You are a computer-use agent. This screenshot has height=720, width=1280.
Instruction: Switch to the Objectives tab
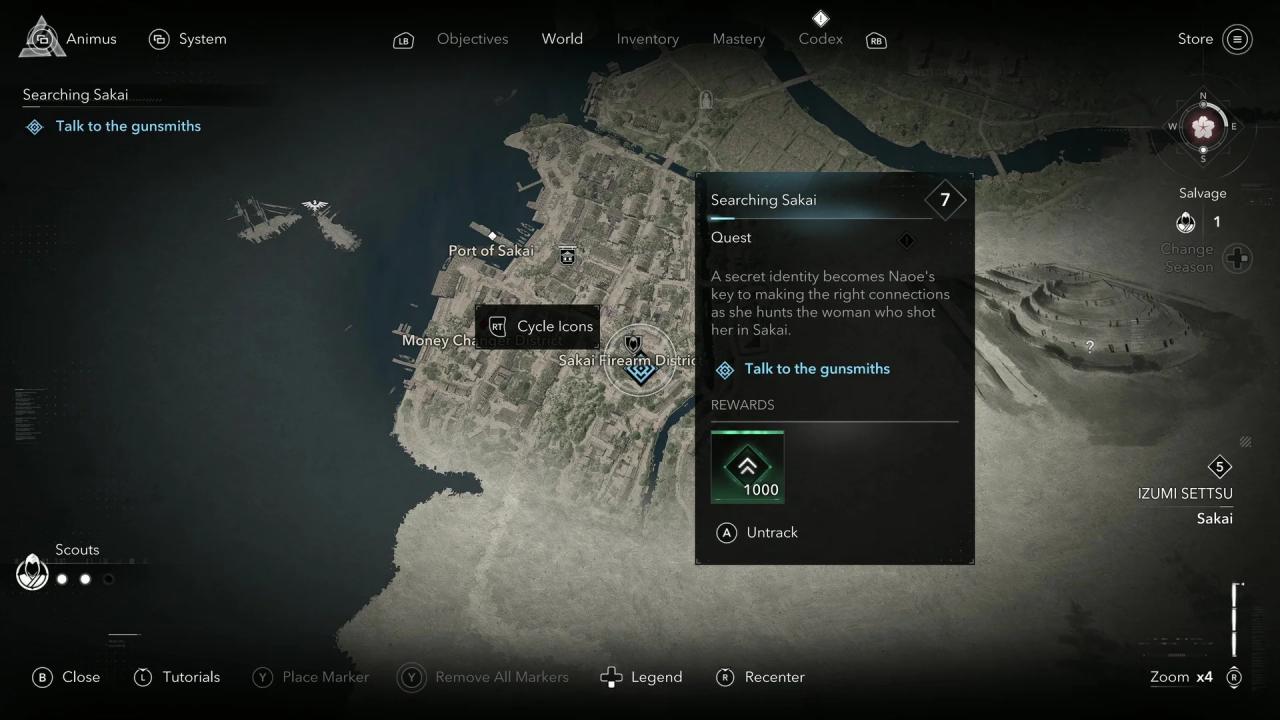point(472,39)
